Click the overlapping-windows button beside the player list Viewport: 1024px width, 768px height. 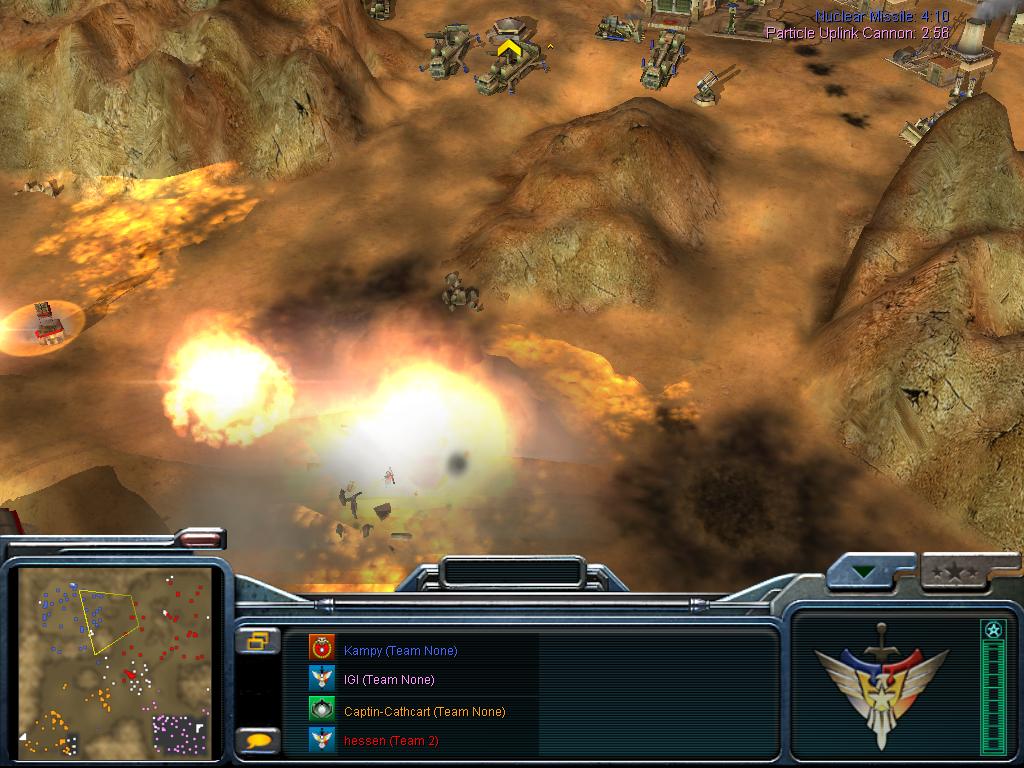258,641
